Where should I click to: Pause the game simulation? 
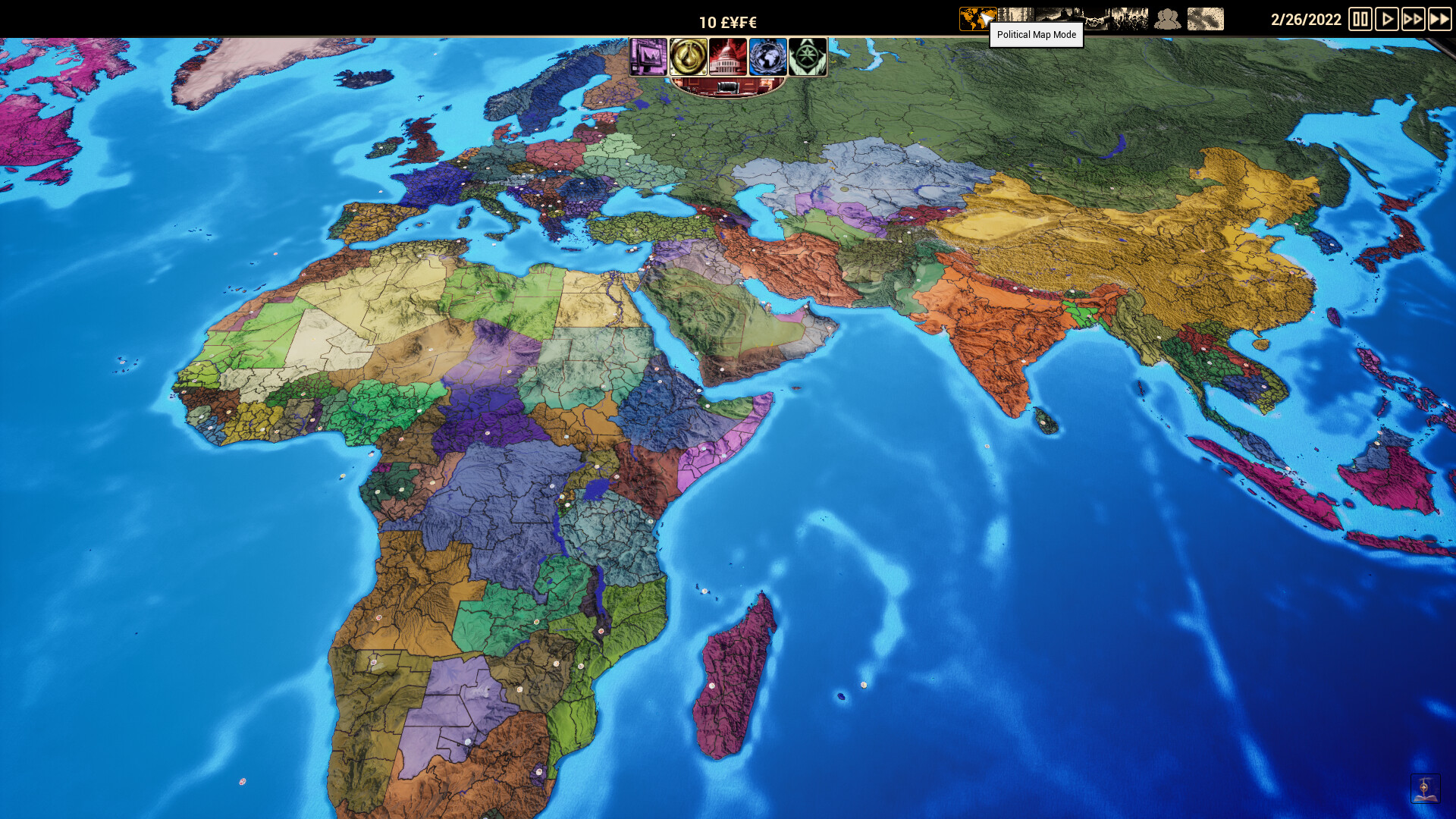(1361, 20)
